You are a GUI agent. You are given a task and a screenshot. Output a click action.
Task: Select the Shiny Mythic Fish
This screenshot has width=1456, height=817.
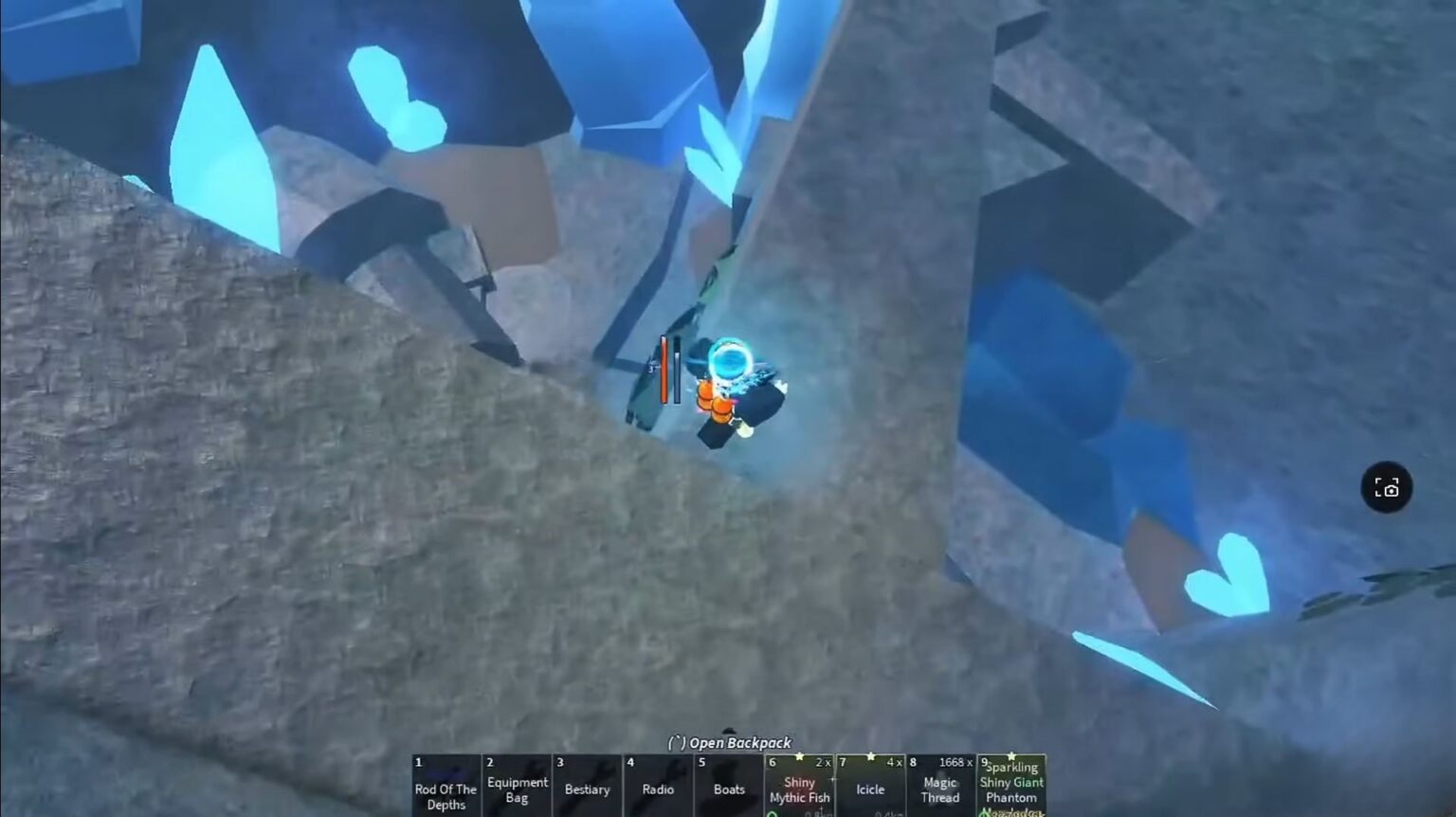(799, 790)
